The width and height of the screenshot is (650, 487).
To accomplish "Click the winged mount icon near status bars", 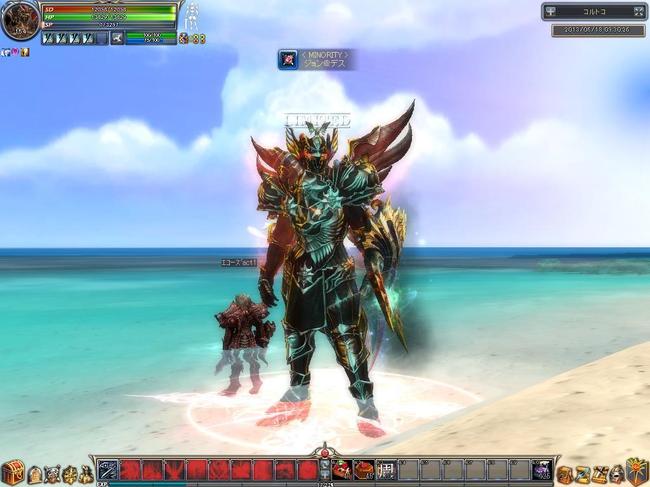I will (117, 38).
